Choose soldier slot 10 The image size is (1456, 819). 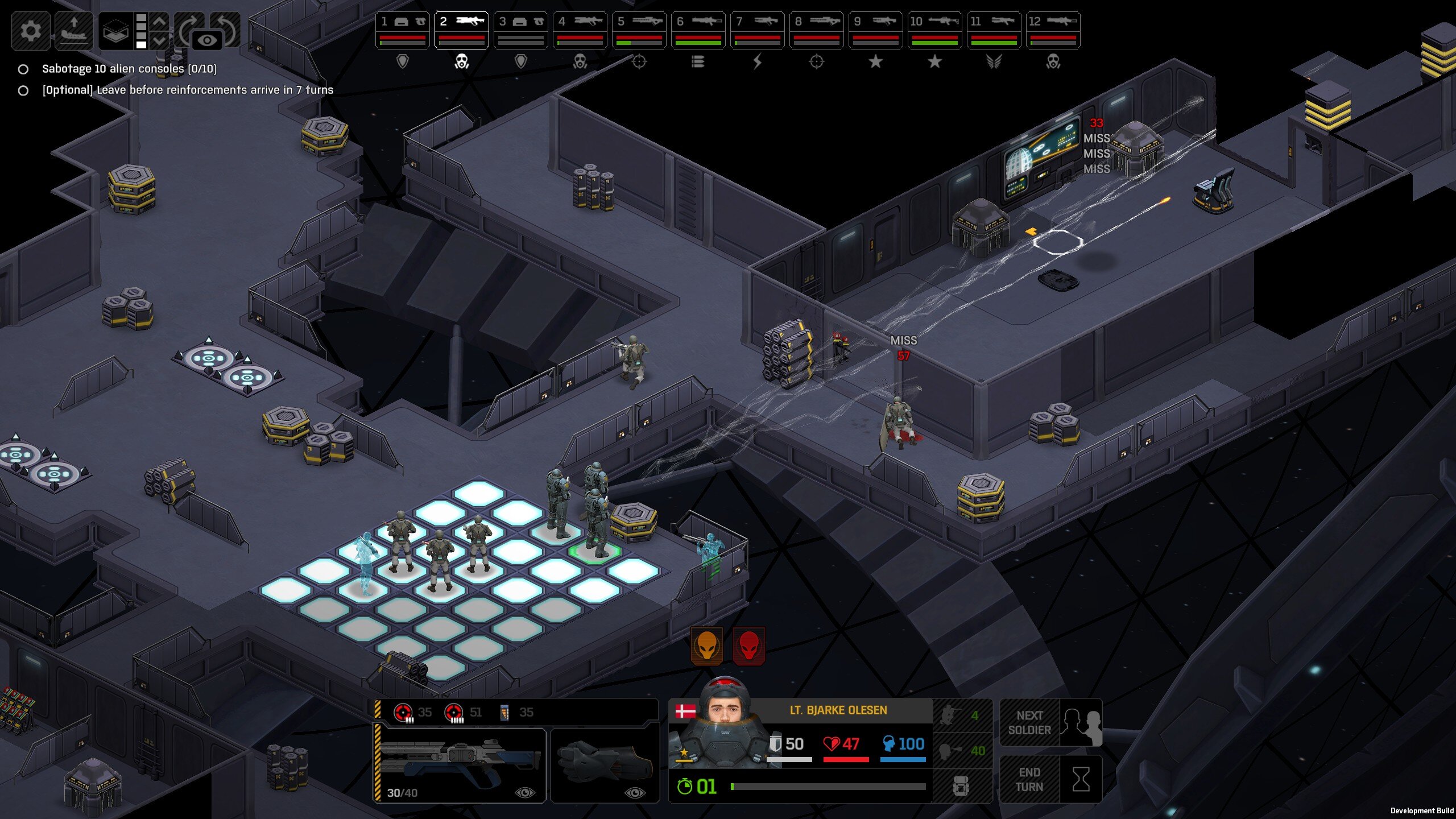coord(934,30)
